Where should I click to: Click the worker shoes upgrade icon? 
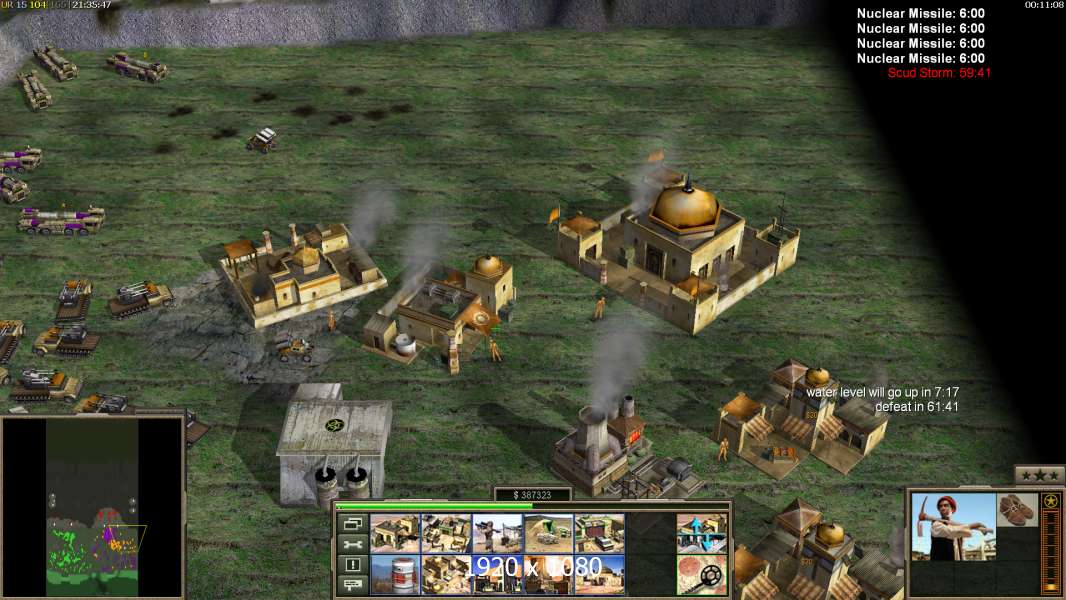coord(1018,509)
